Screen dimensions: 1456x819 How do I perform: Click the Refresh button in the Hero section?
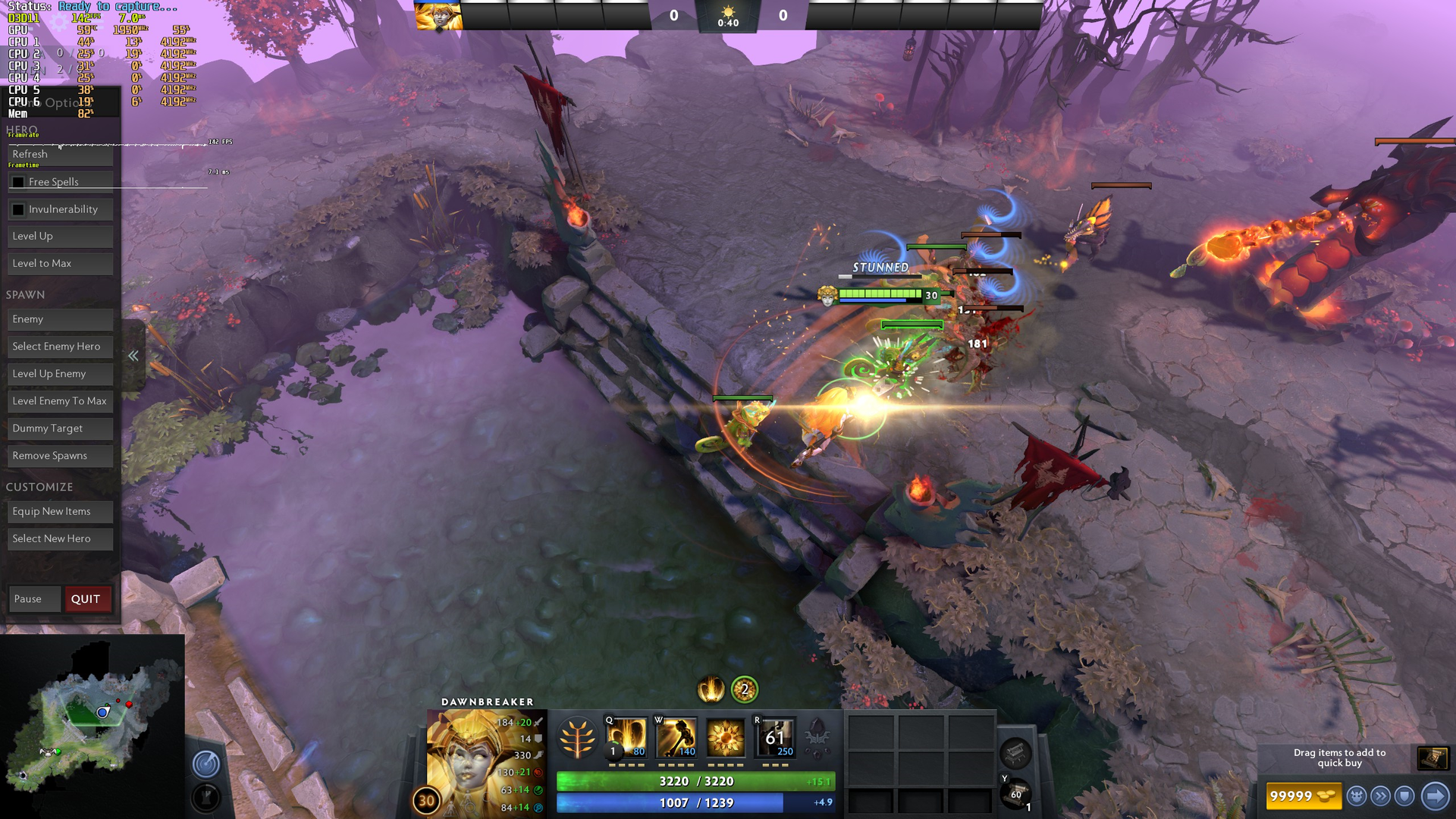60,155
